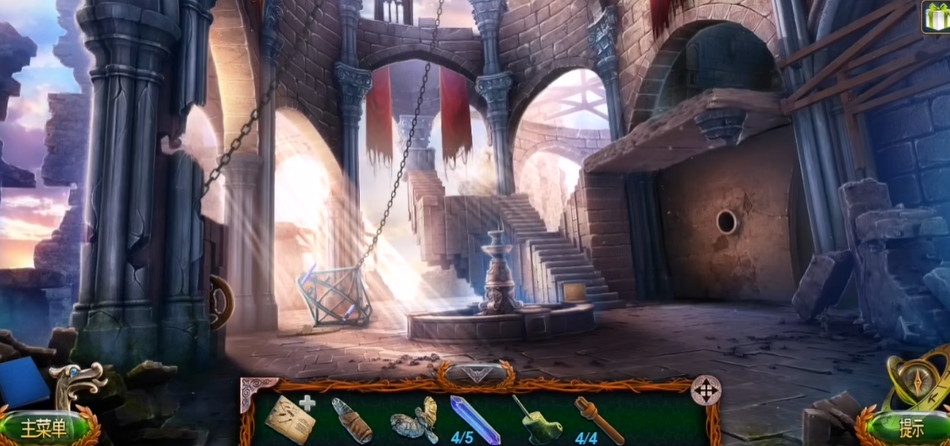950x446 pixels.
Task: Pick the stone moth figurine item
Action: coord(414,418)
